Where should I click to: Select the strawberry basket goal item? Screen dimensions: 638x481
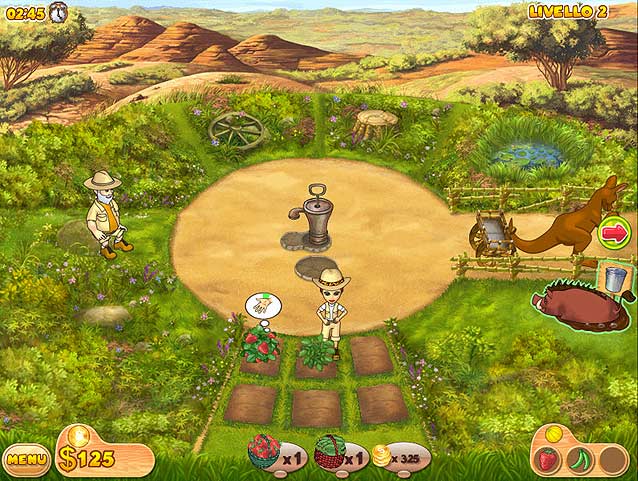(264, 452)
